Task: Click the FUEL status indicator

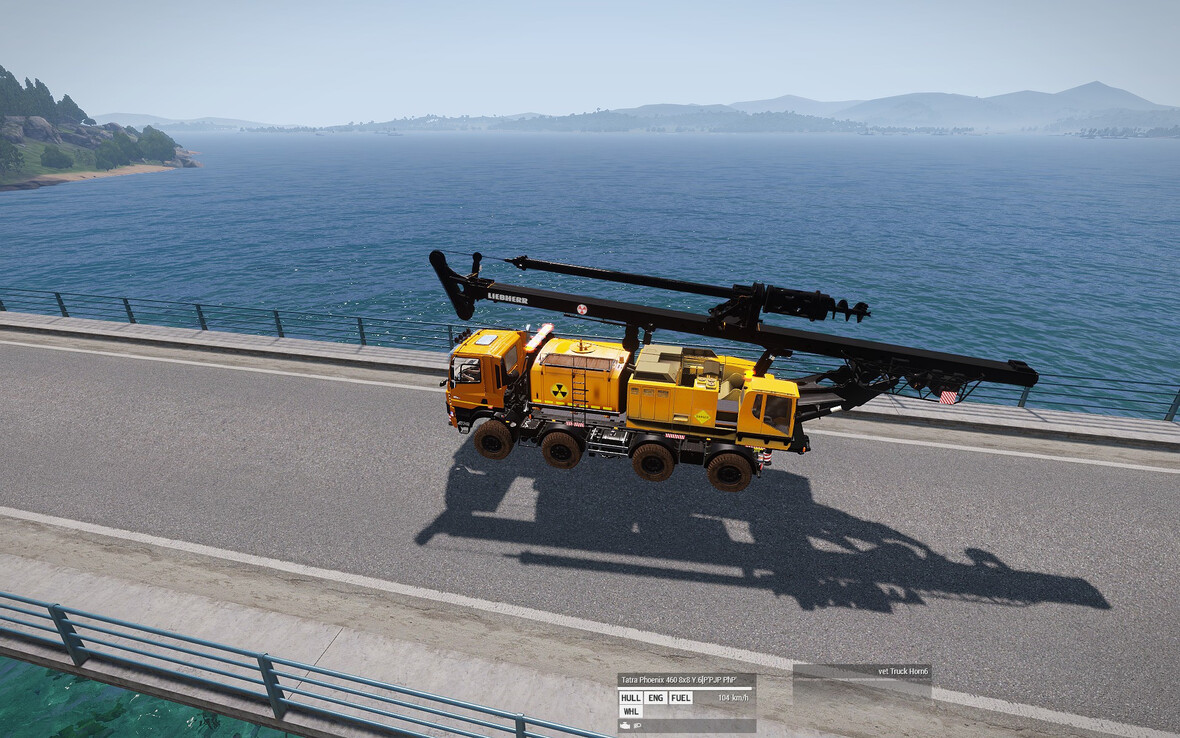Action: 681,698
